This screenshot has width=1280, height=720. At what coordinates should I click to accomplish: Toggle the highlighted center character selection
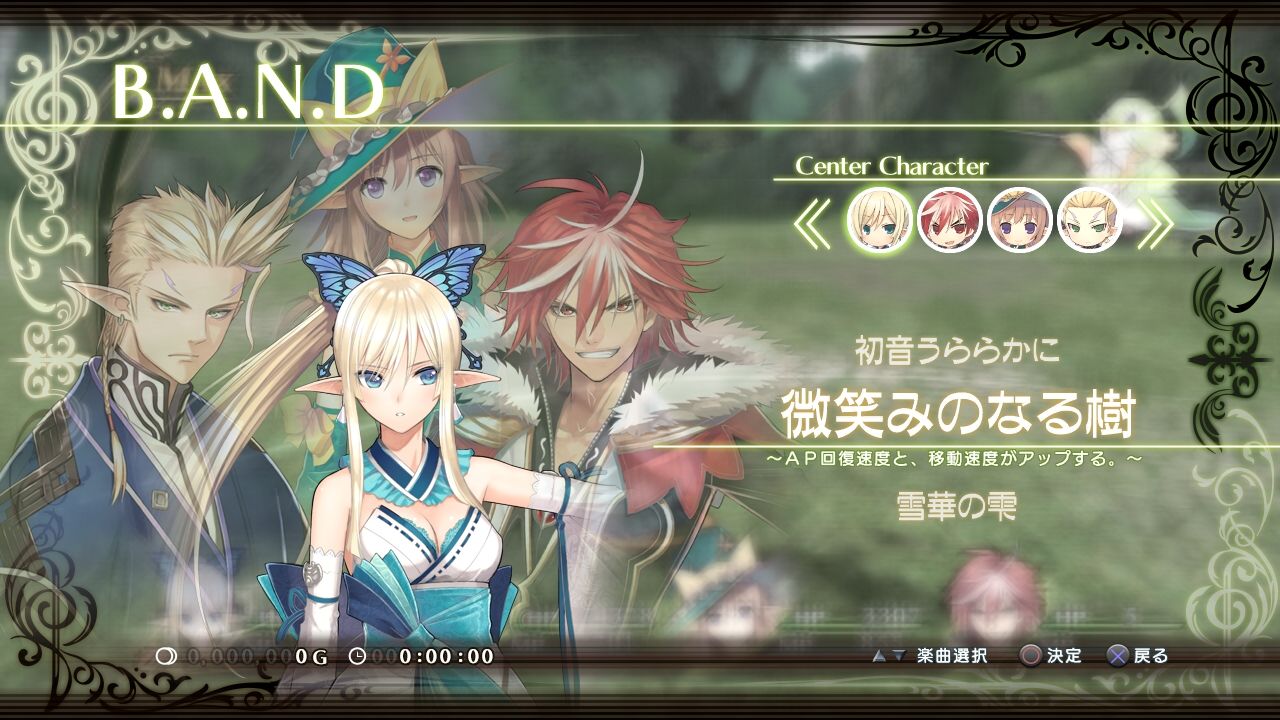pos(880,222)
